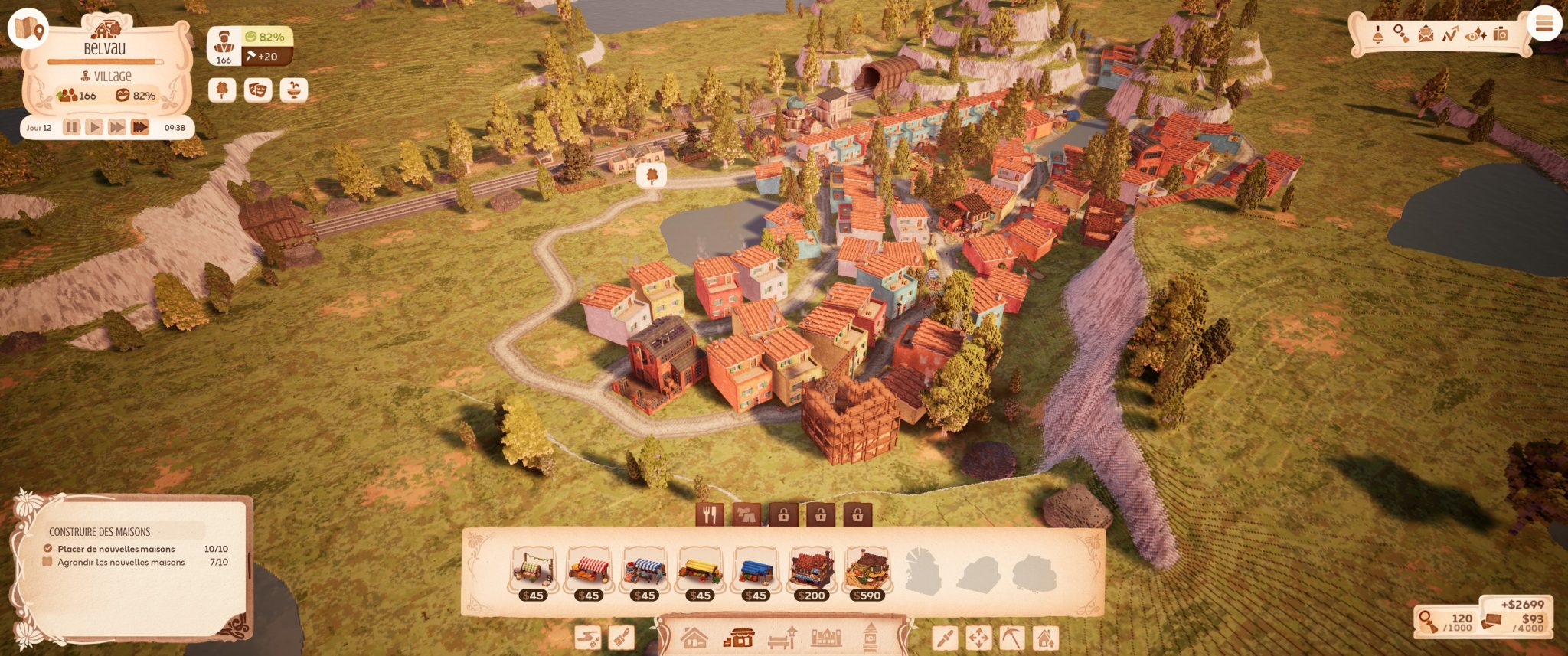Select the $590 building
The image size is (1568, 656).
867,574
